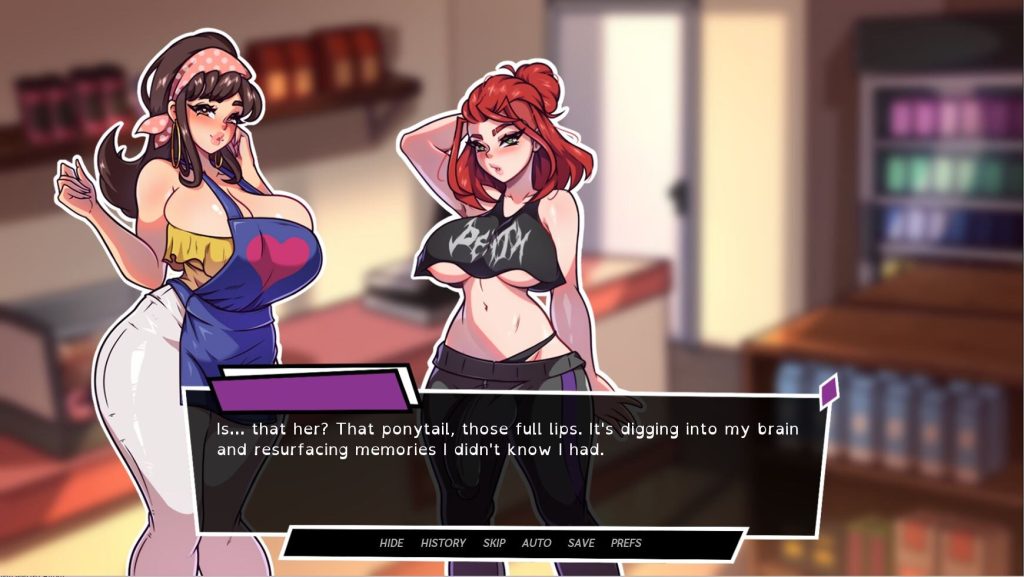Open the dialogue HISTORY log
This screenshot has height=577, width=1024.
tap(443, 543)
